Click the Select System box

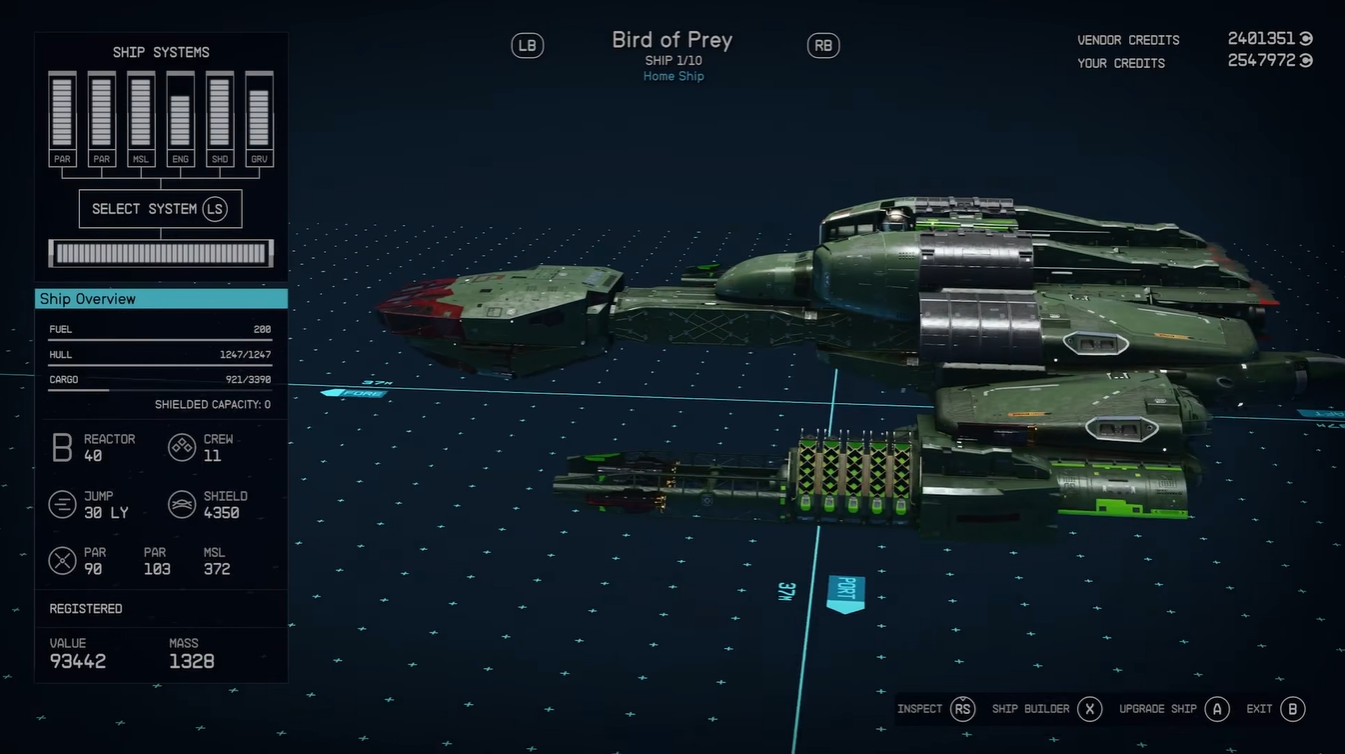coord(160,209)
